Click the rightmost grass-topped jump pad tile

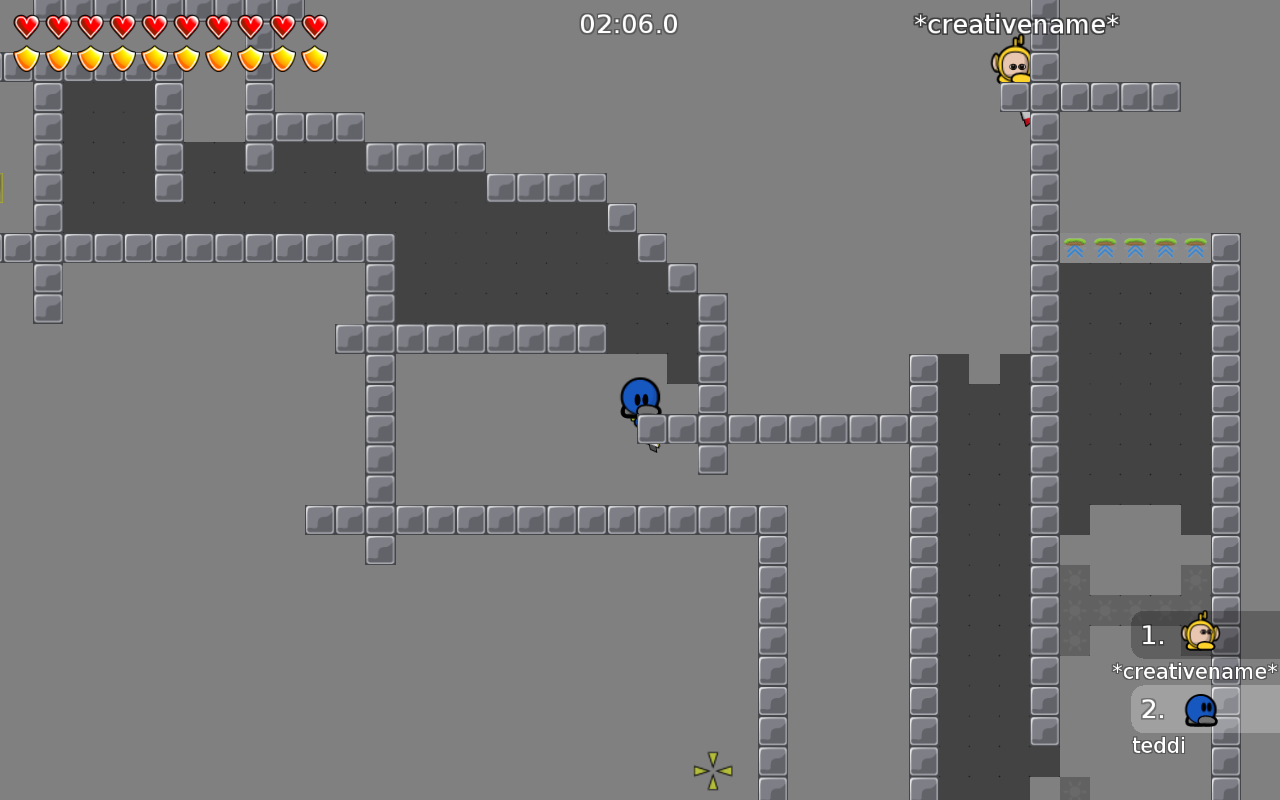click(x=1195, y=248)
